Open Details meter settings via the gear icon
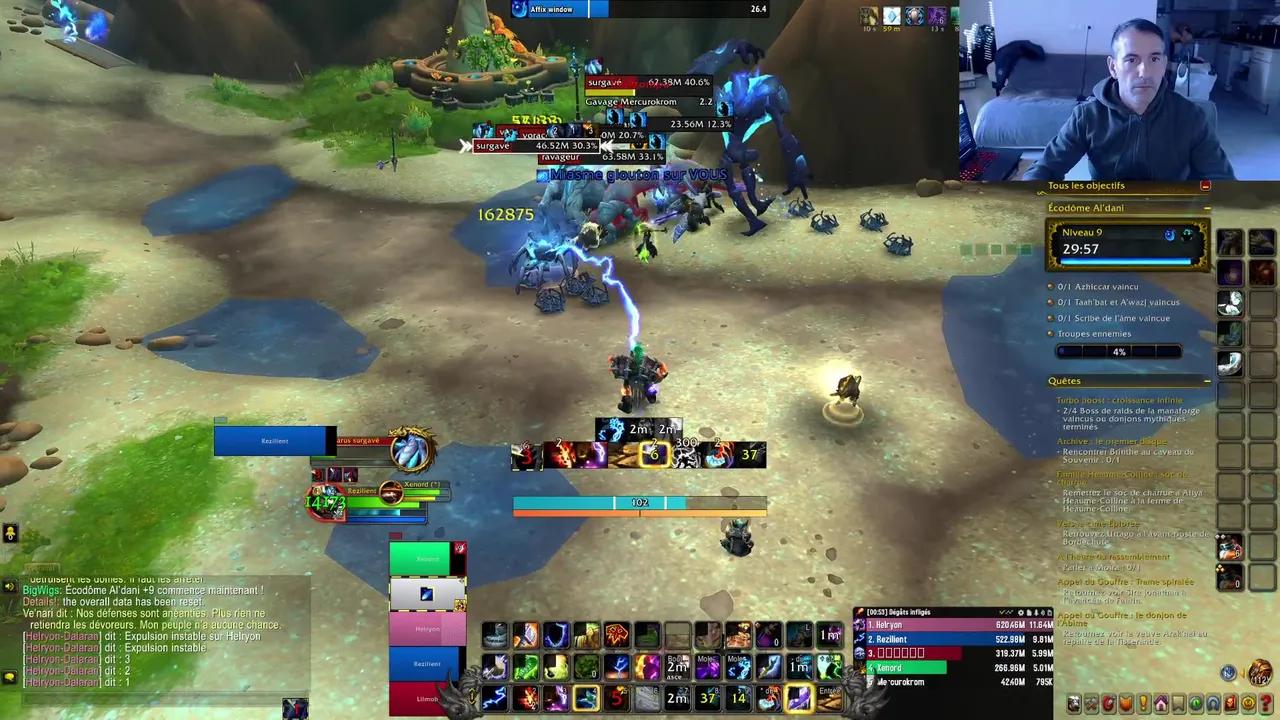Image resolution: width=1280 pixels, height=720 pixels. coord(1021,611)
